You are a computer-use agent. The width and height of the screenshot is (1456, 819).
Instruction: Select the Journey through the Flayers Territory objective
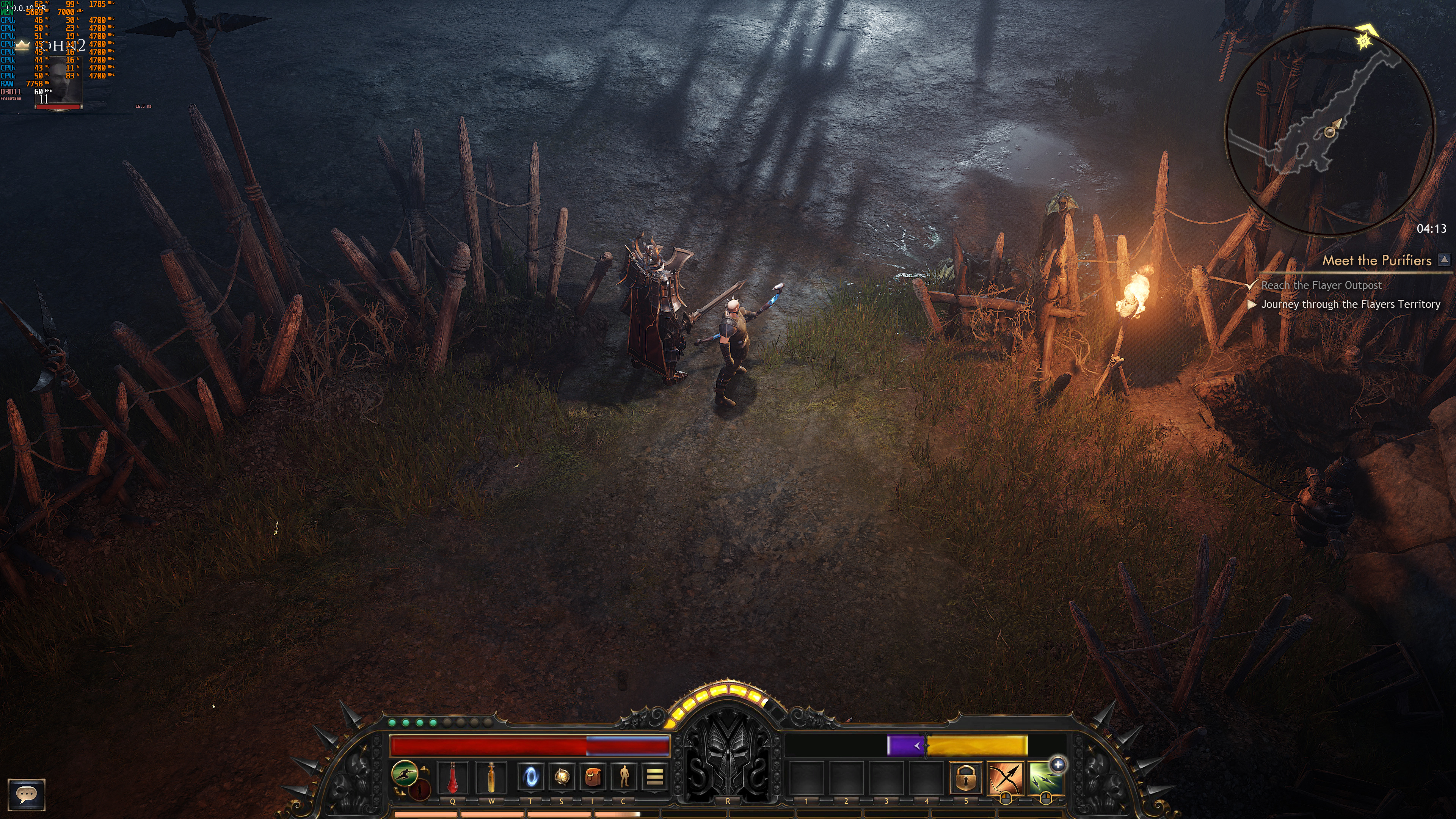point(1350,304)
